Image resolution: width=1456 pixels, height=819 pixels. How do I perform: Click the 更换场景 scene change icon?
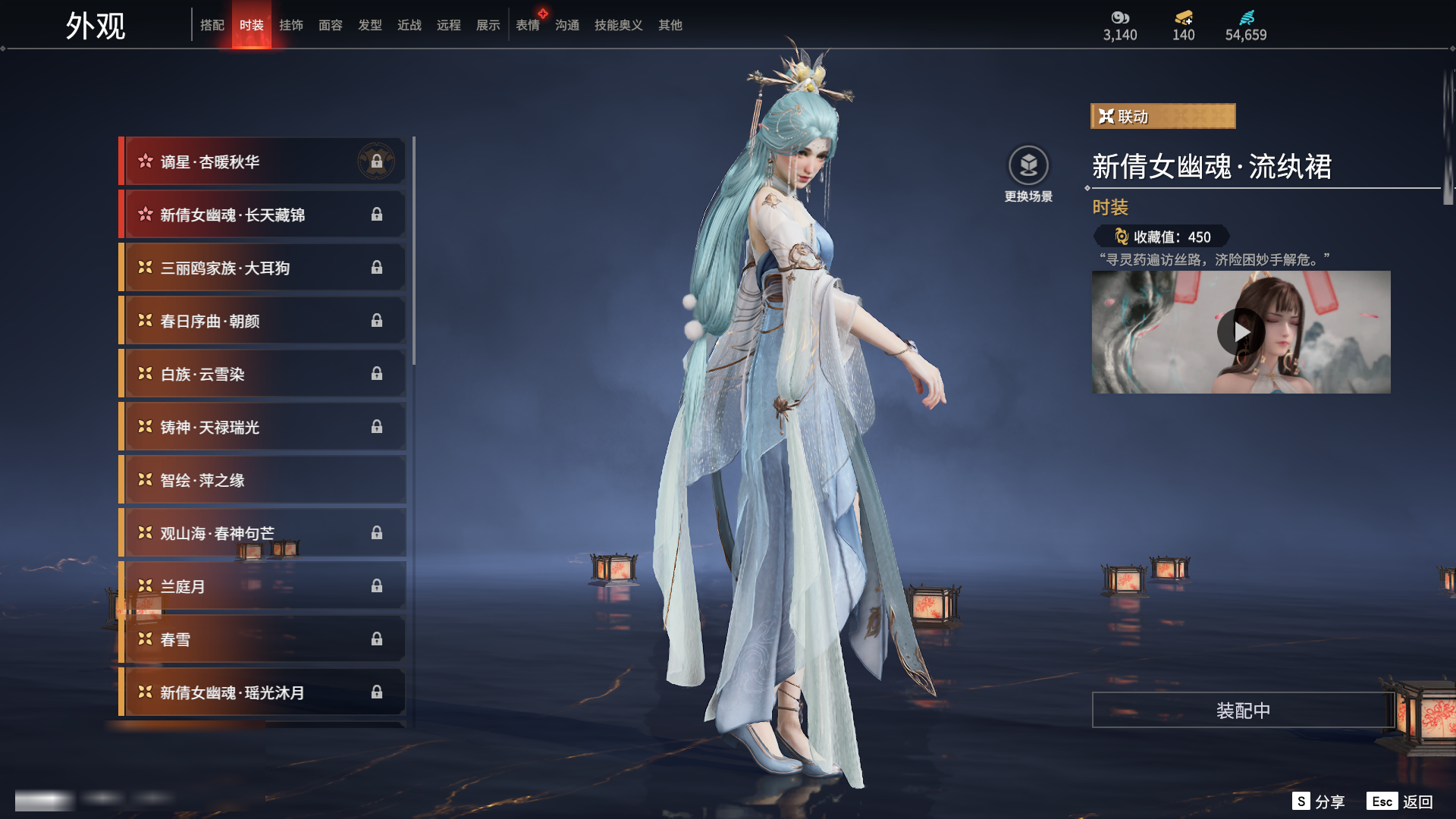coord(1028,165)
